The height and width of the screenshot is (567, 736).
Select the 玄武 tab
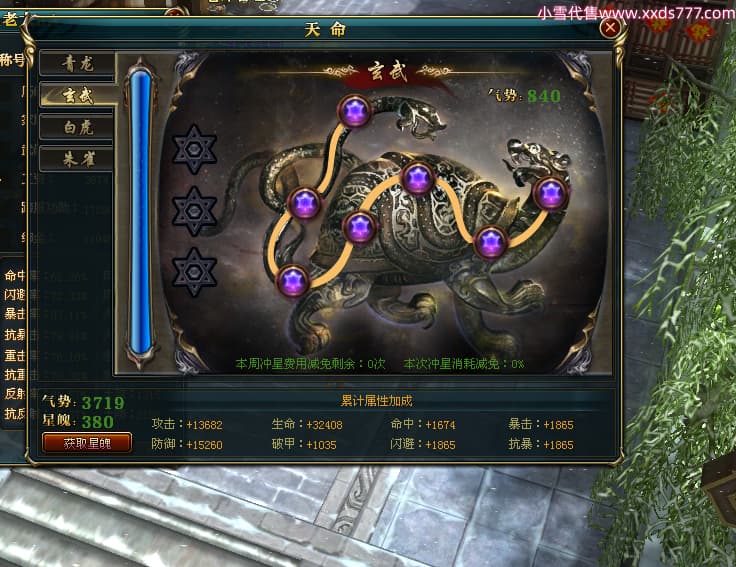coord(76,96)
